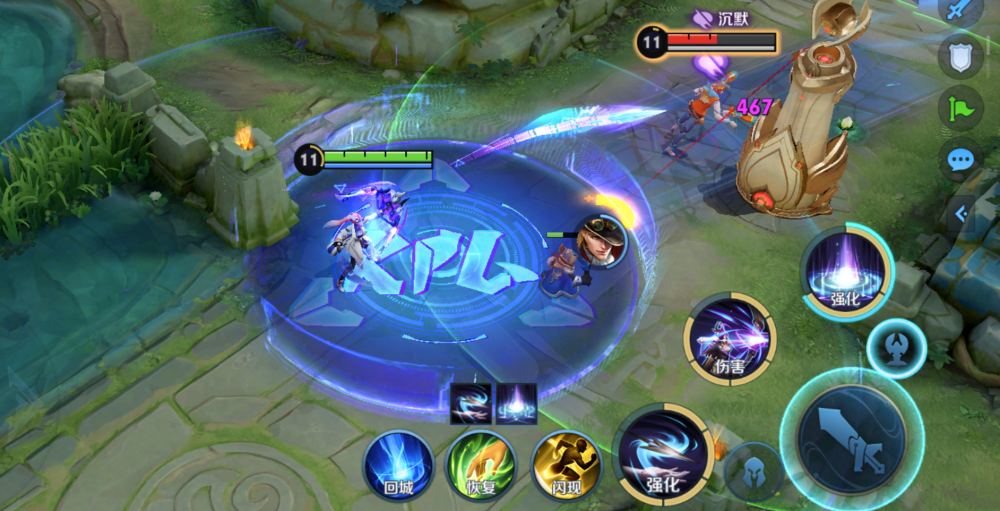Send the sword attack signal

point(960,12)
